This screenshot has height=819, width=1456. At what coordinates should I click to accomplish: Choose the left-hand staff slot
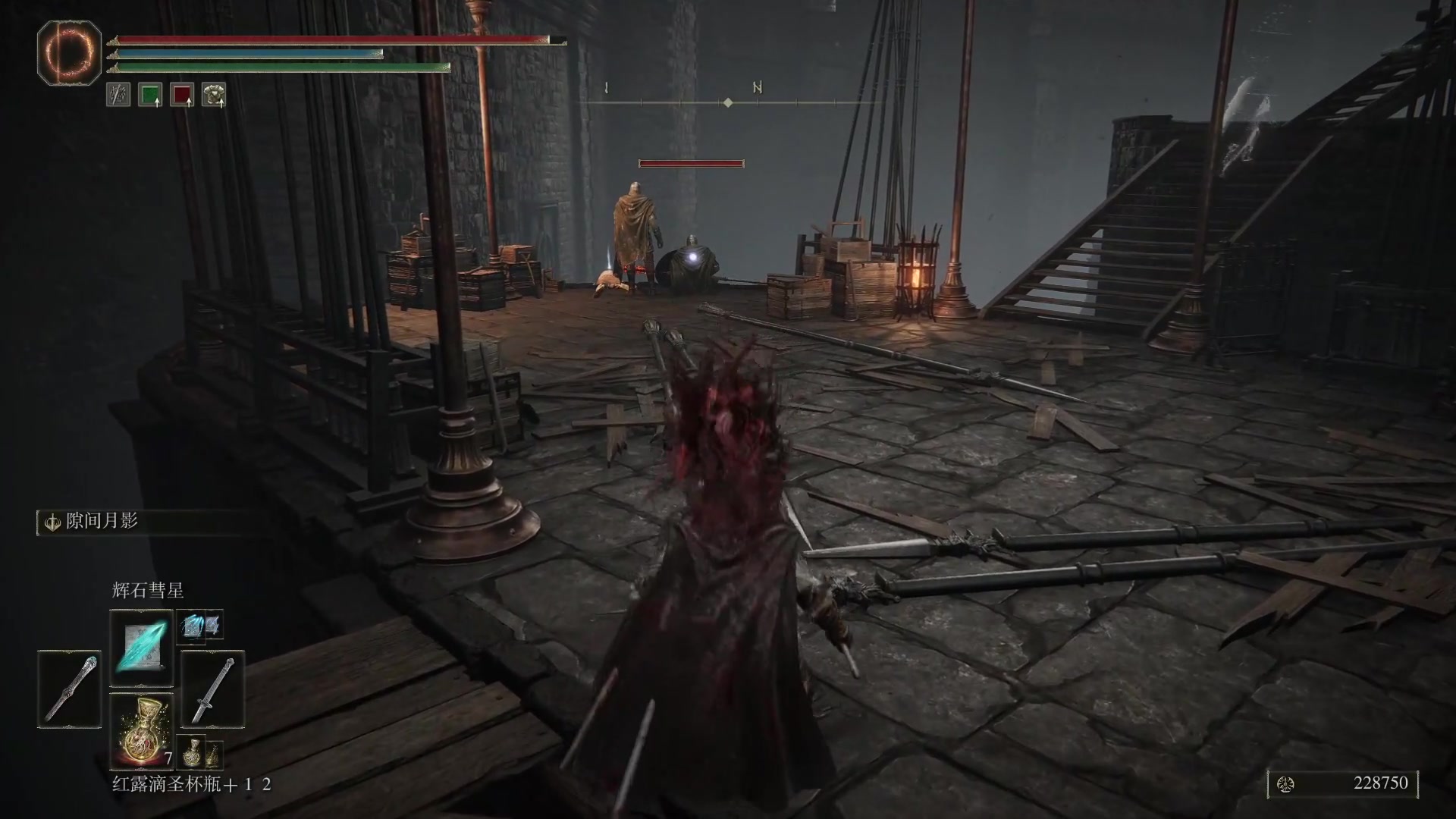pos(69,689)
